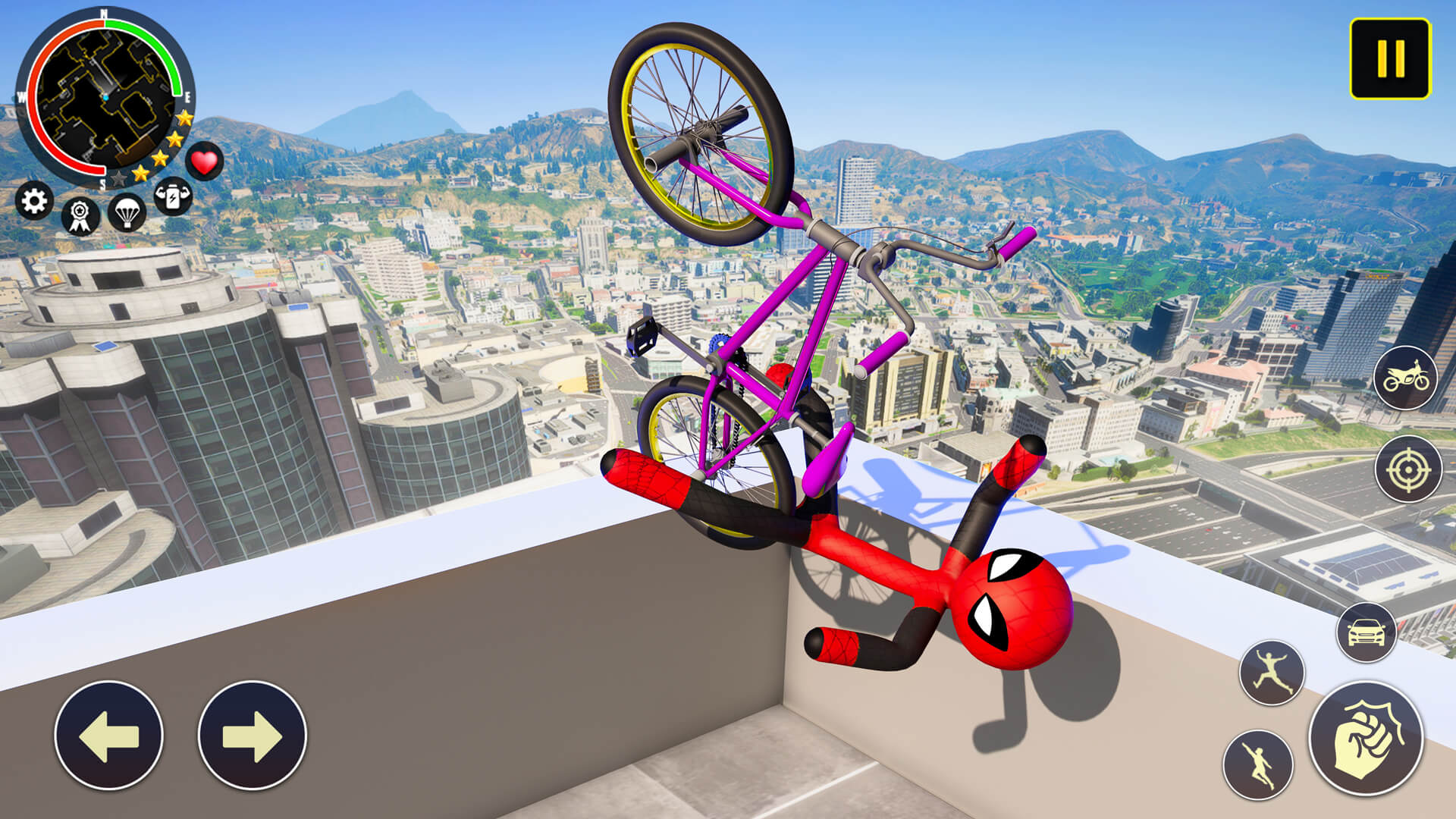
Task: Tap the E compass marker on minimap
Action: pos(187,97)
